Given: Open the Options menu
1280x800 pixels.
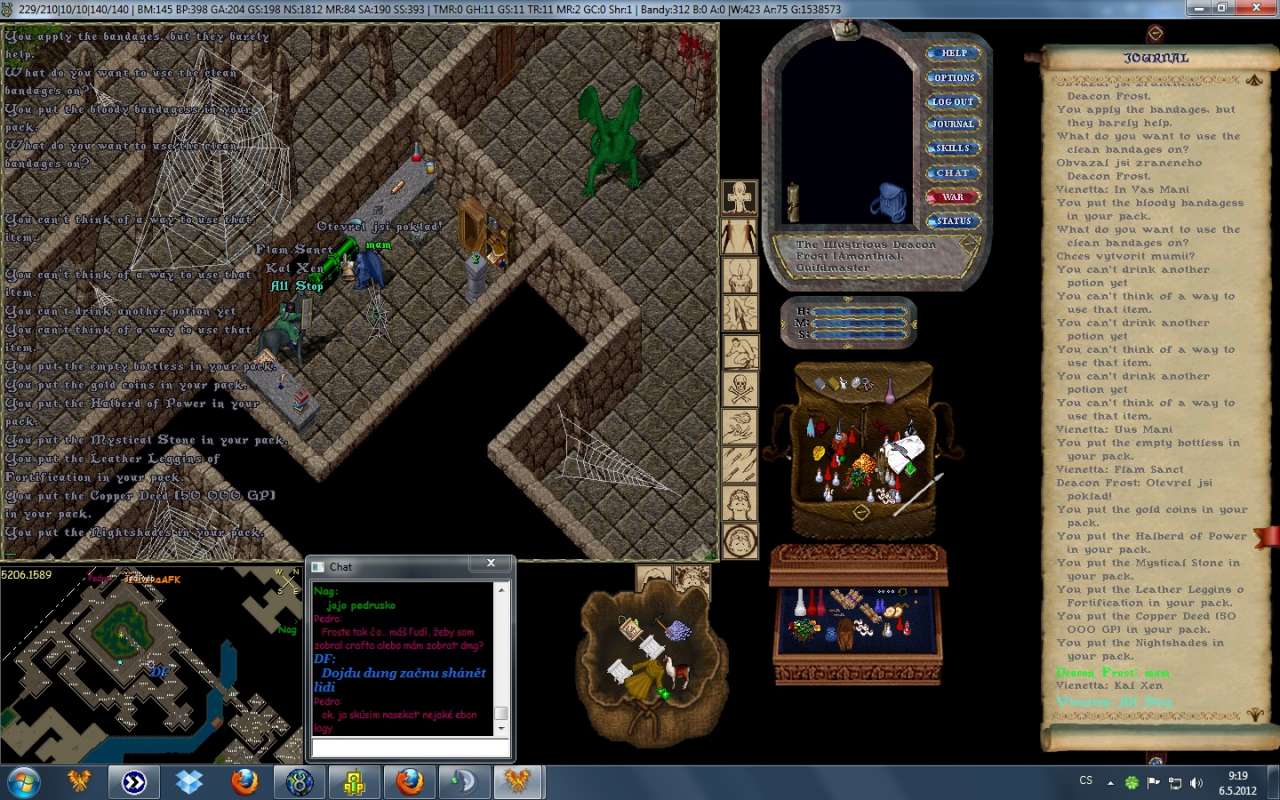Looking at the screenshot, I should [953, 77].
